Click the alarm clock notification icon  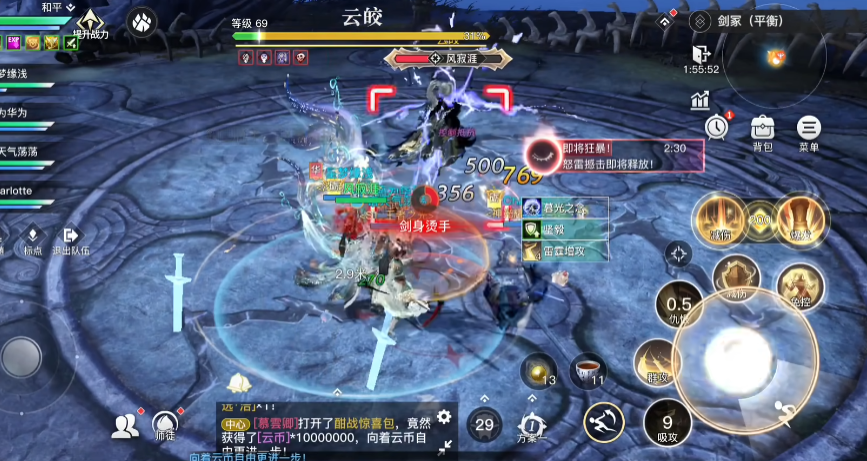point(716,127)
